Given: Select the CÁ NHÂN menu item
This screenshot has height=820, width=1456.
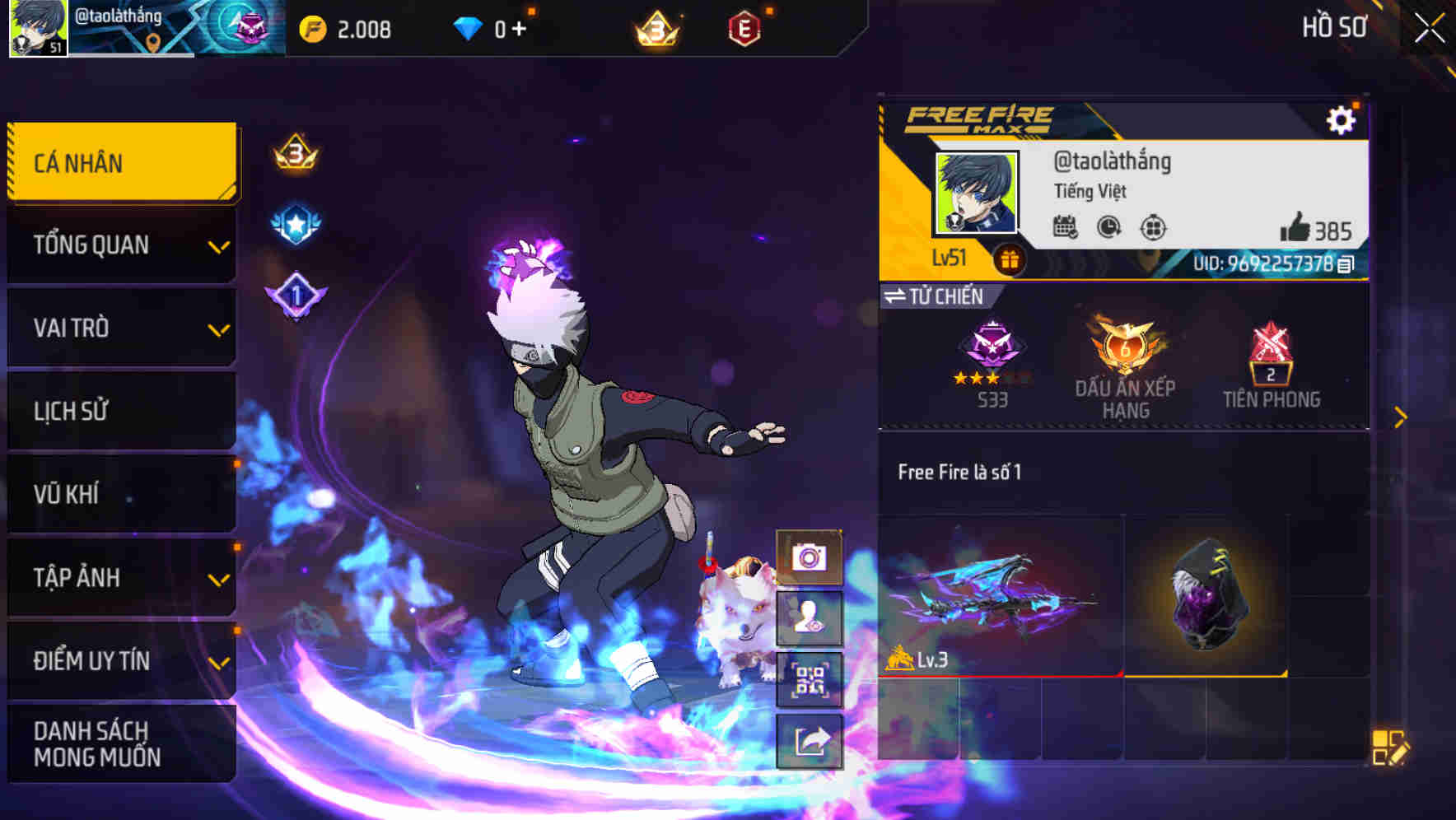Looking at the screenshot, I should pyautogui.click(x=120, y=162).
